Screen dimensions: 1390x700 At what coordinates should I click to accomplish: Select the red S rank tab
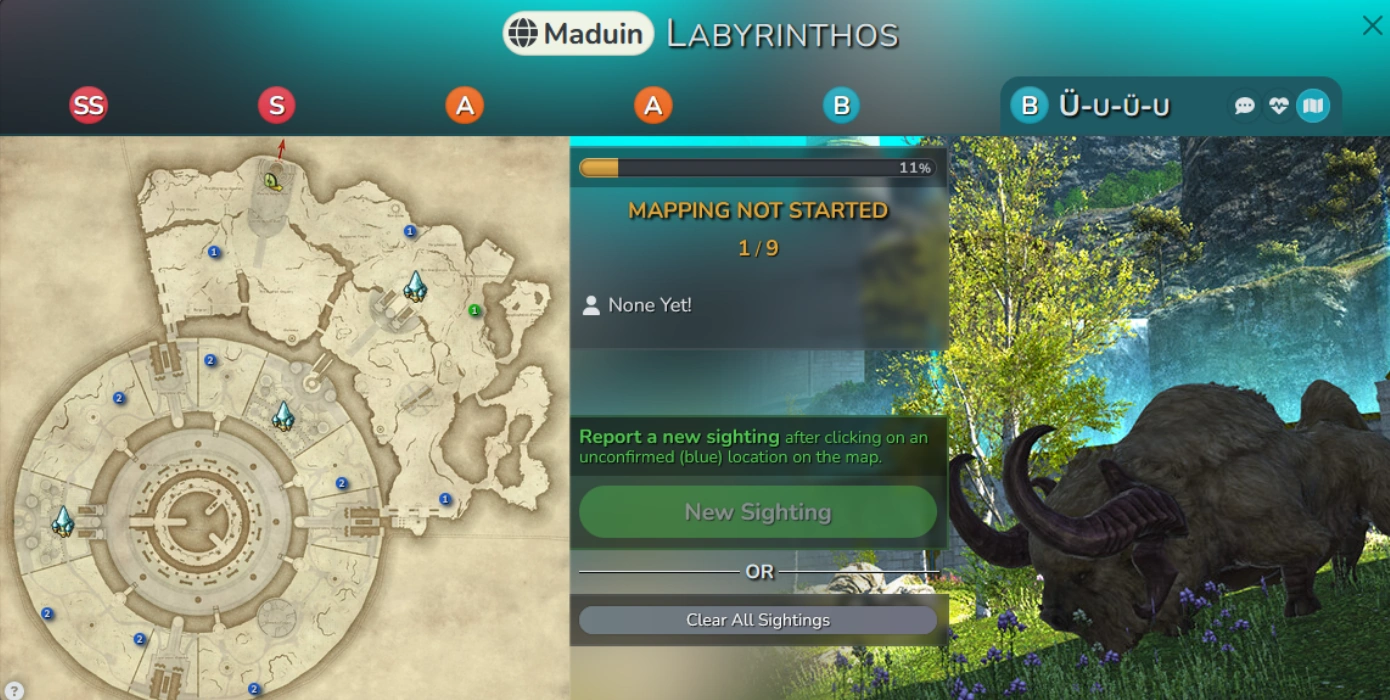pyautogui.click(x=276, y=105)
